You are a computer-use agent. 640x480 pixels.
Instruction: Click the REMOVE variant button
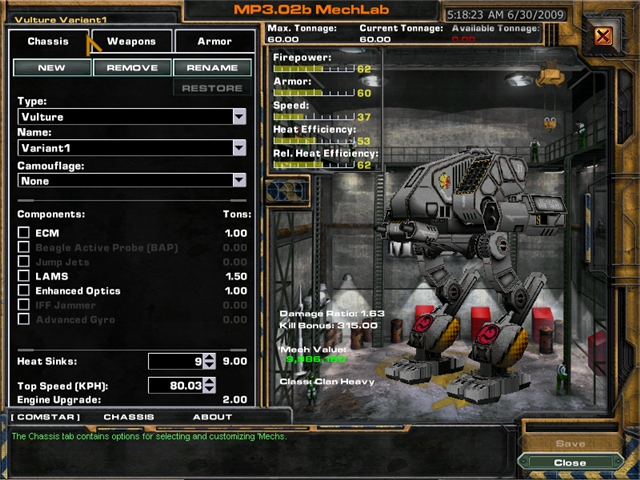click(x=132, y=68)
